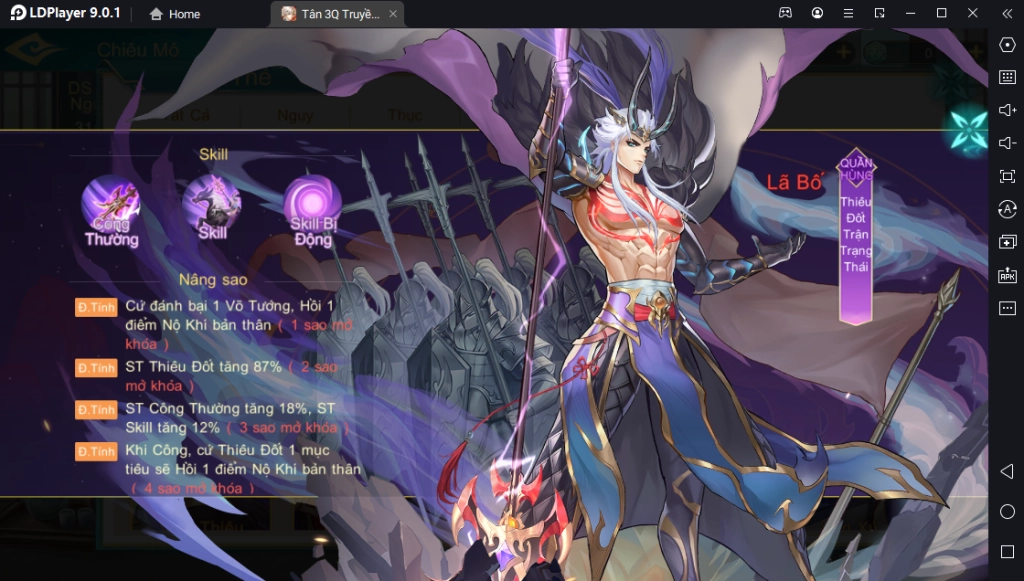Click the Quần Hùng purple banner
Screen dimensions: 1024x581
856,238
